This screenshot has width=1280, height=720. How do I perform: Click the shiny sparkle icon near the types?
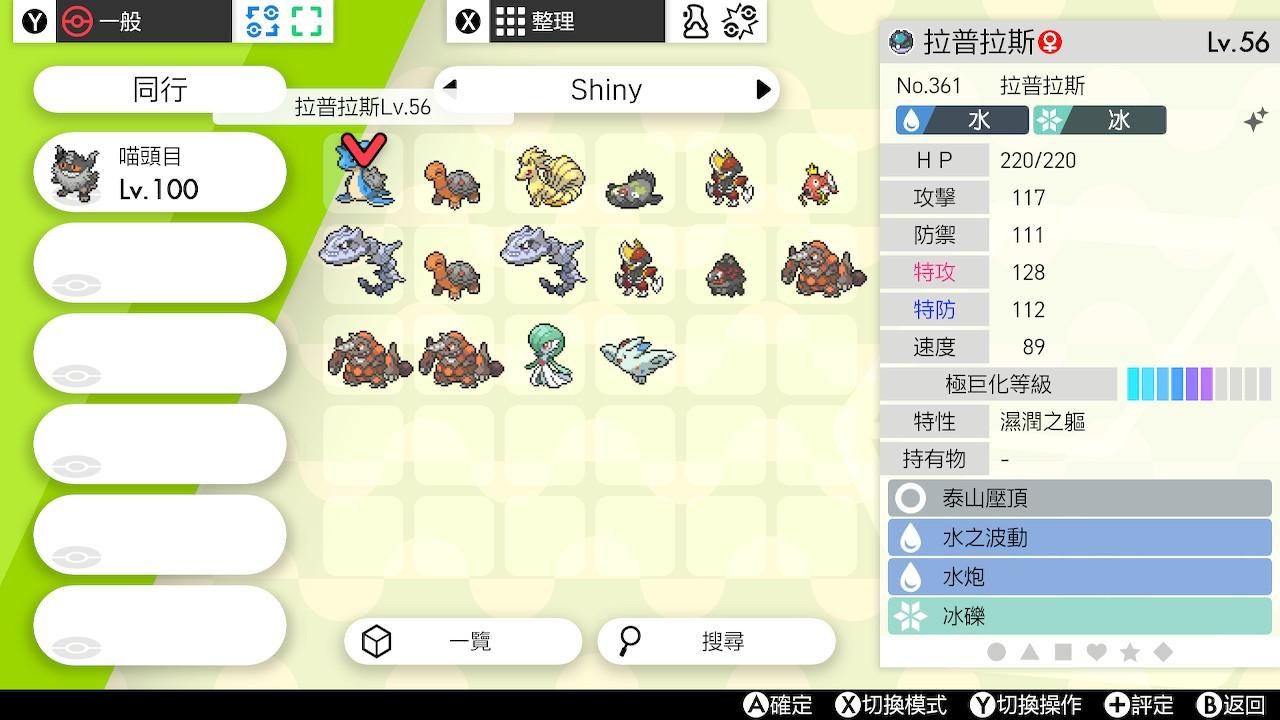[1255, 119]
